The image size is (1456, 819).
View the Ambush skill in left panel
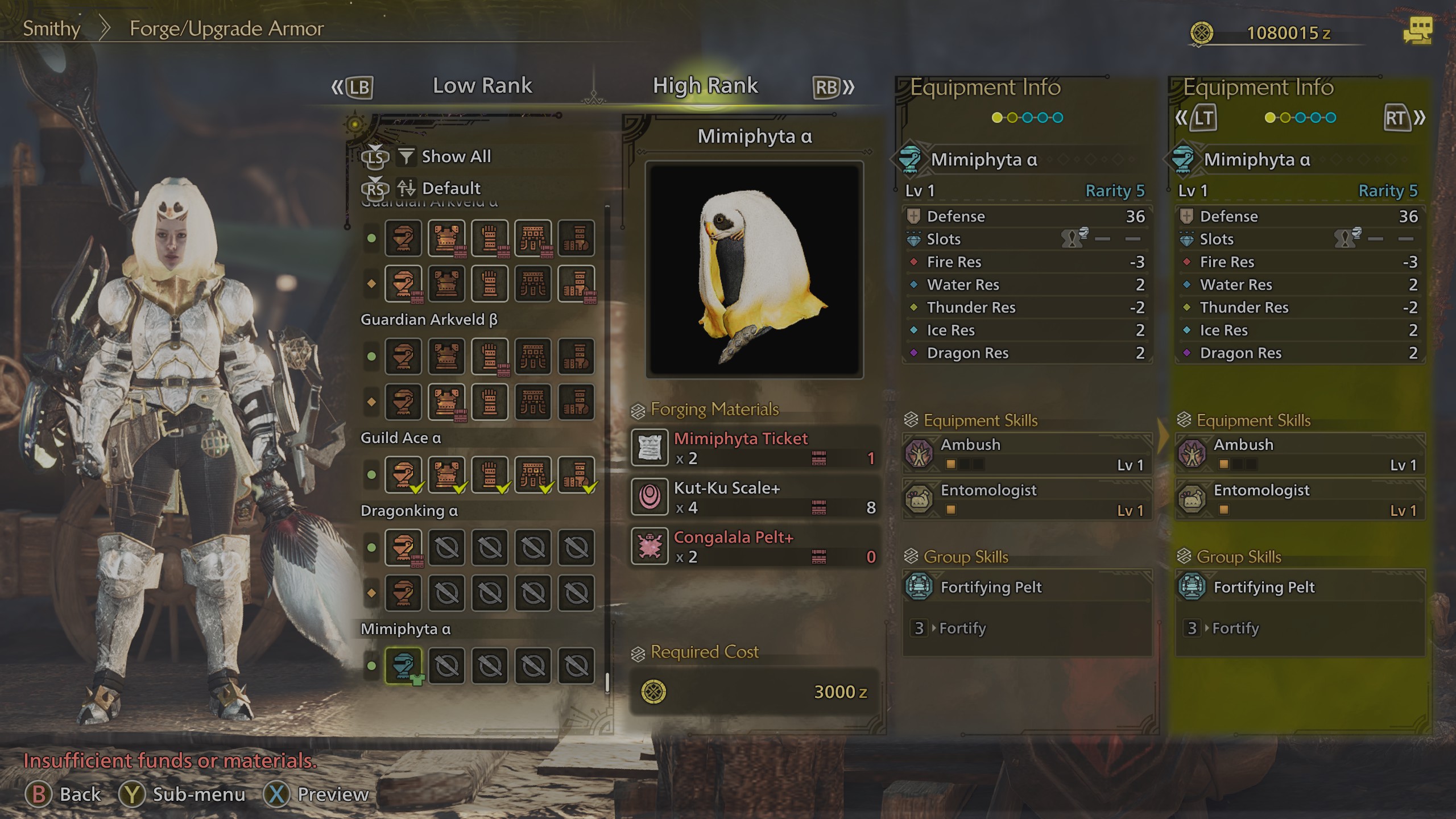click(1027, 454)
